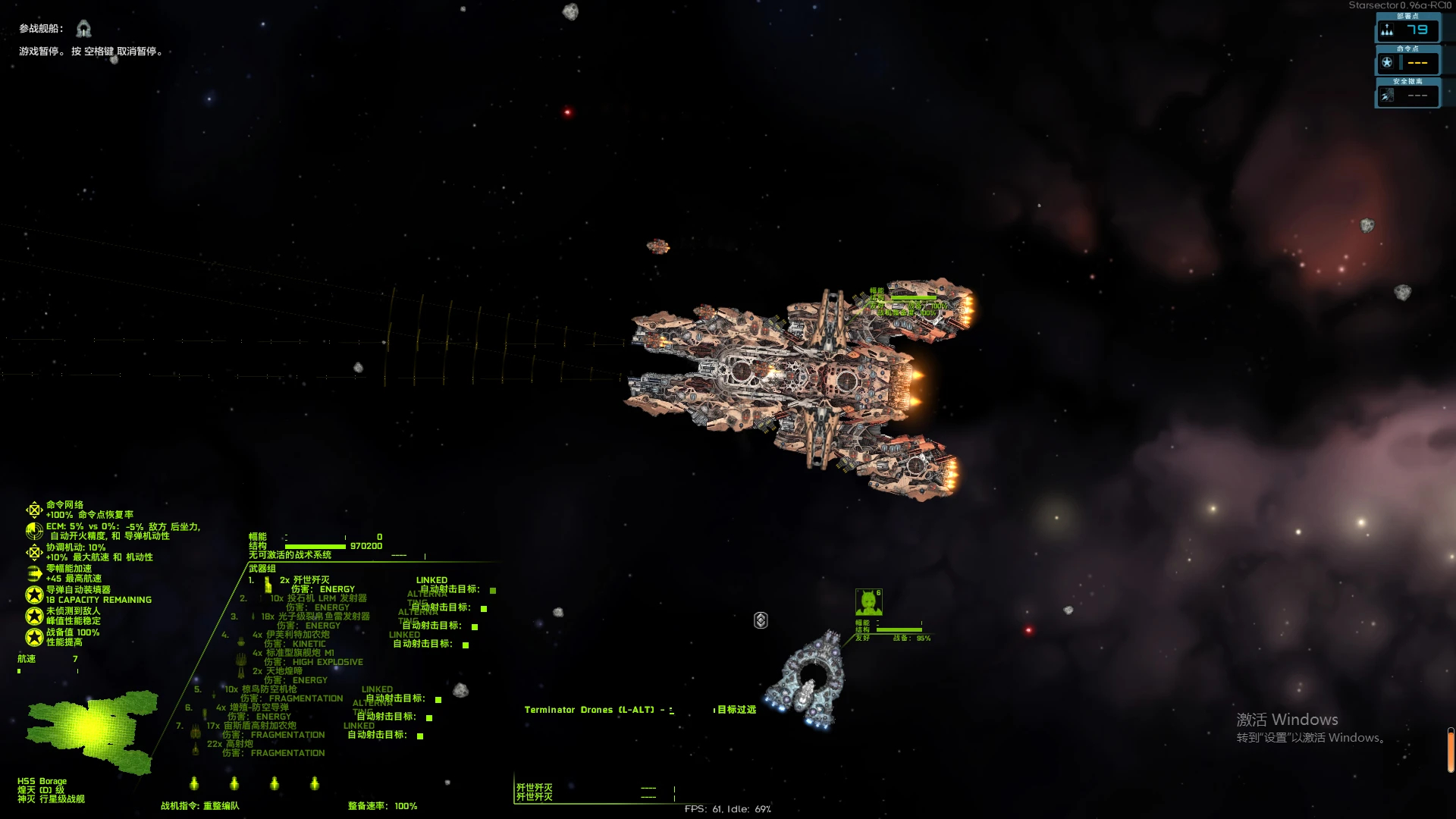The height and width of the screenshot is (819, 1456).
Task: Click the 命令点 command points star icon
Action: pos(1387,63)
